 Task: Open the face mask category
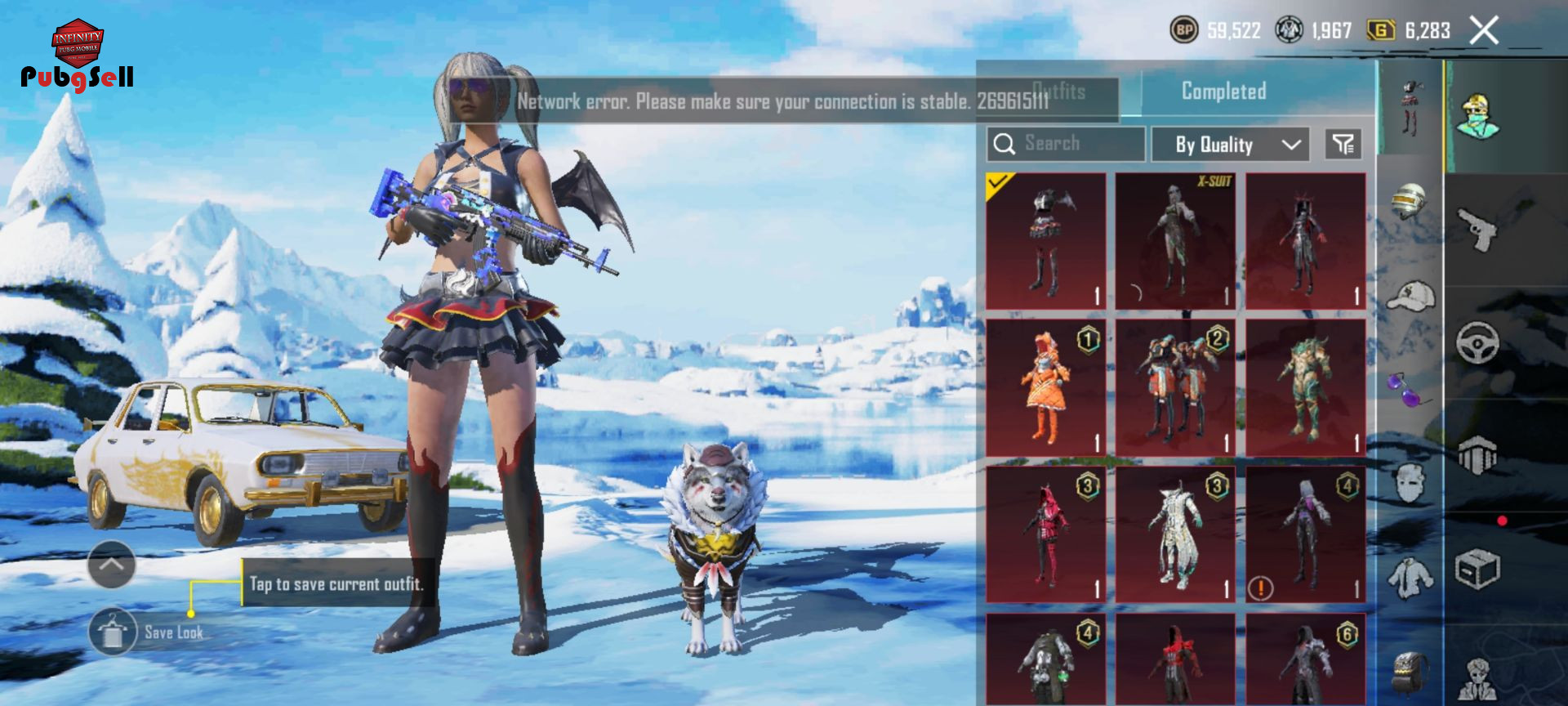pos(1410,482)
